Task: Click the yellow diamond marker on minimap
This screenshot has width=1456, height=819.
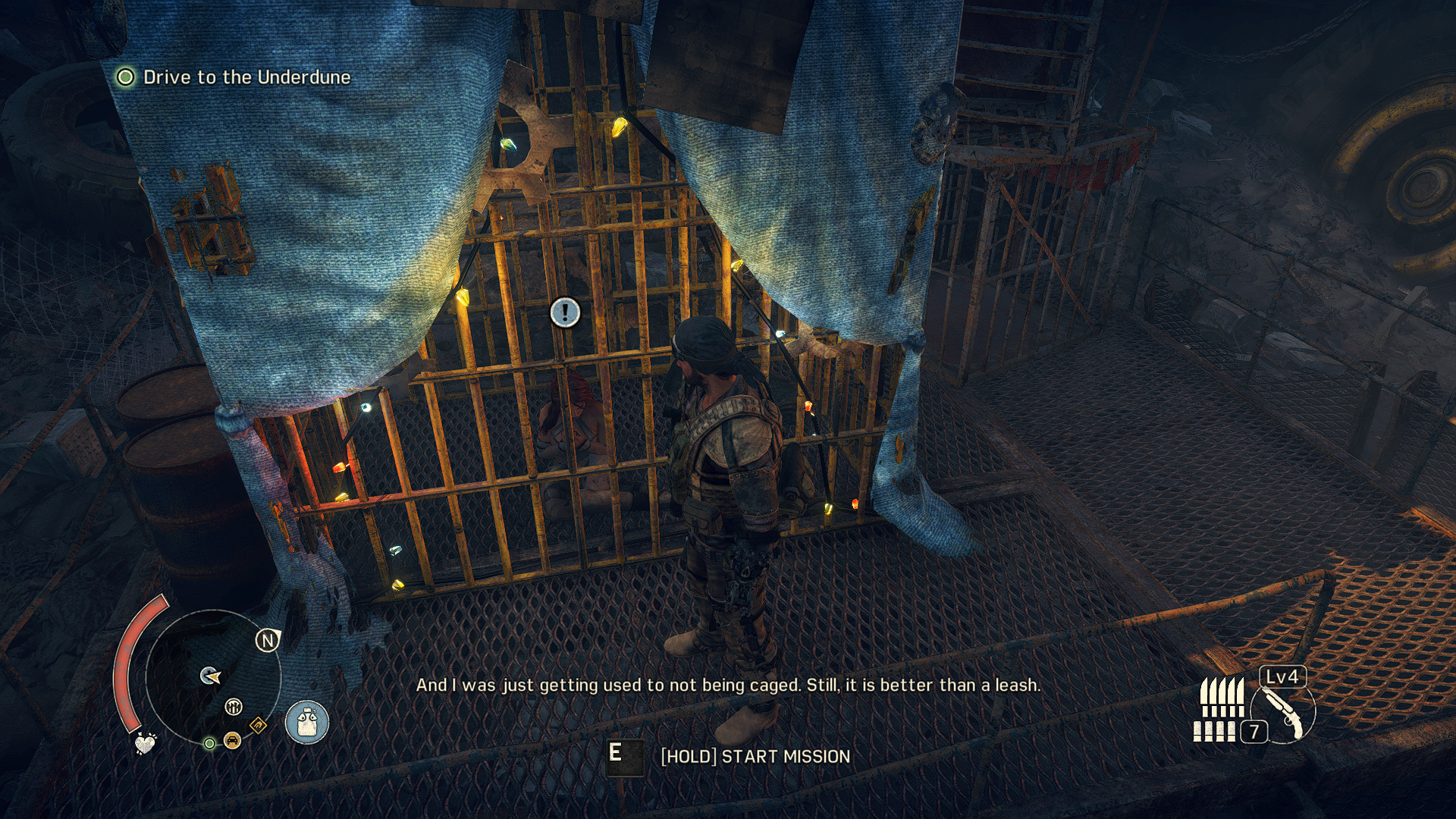Action: [258, 725]
